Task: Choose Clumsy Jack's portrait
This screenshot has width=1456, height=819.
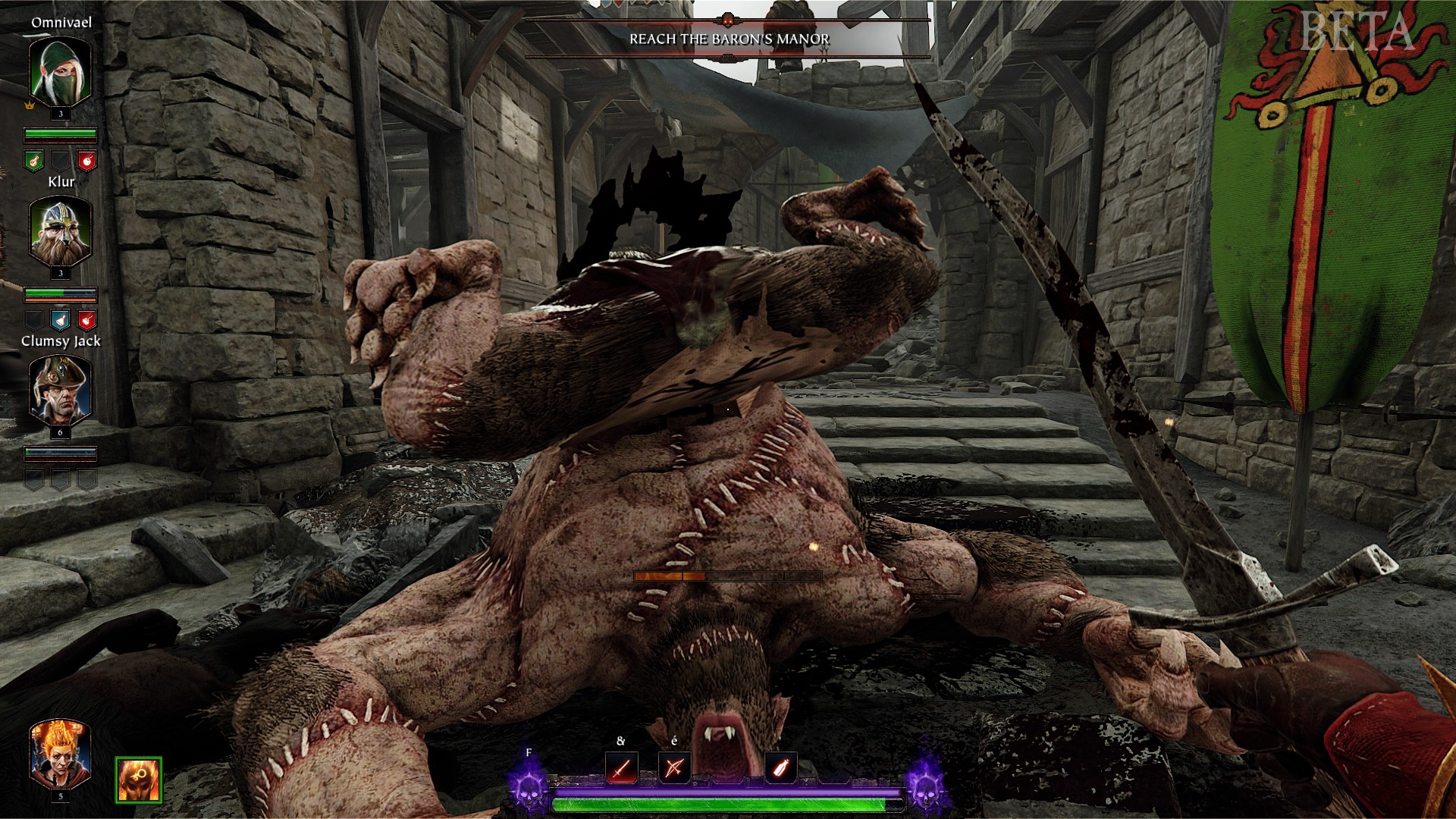Action: (60, 390)
